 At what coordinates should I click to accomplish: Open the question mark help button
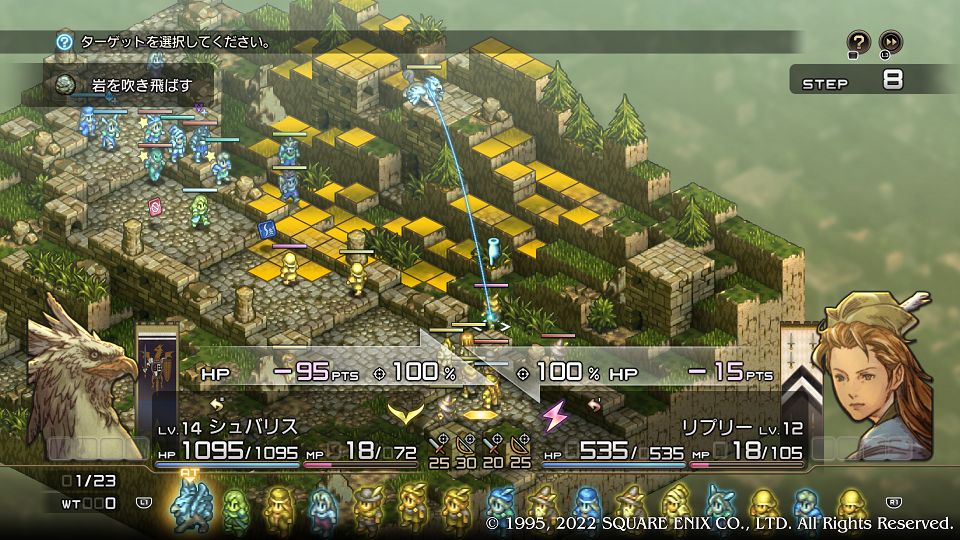coord(858,42)
